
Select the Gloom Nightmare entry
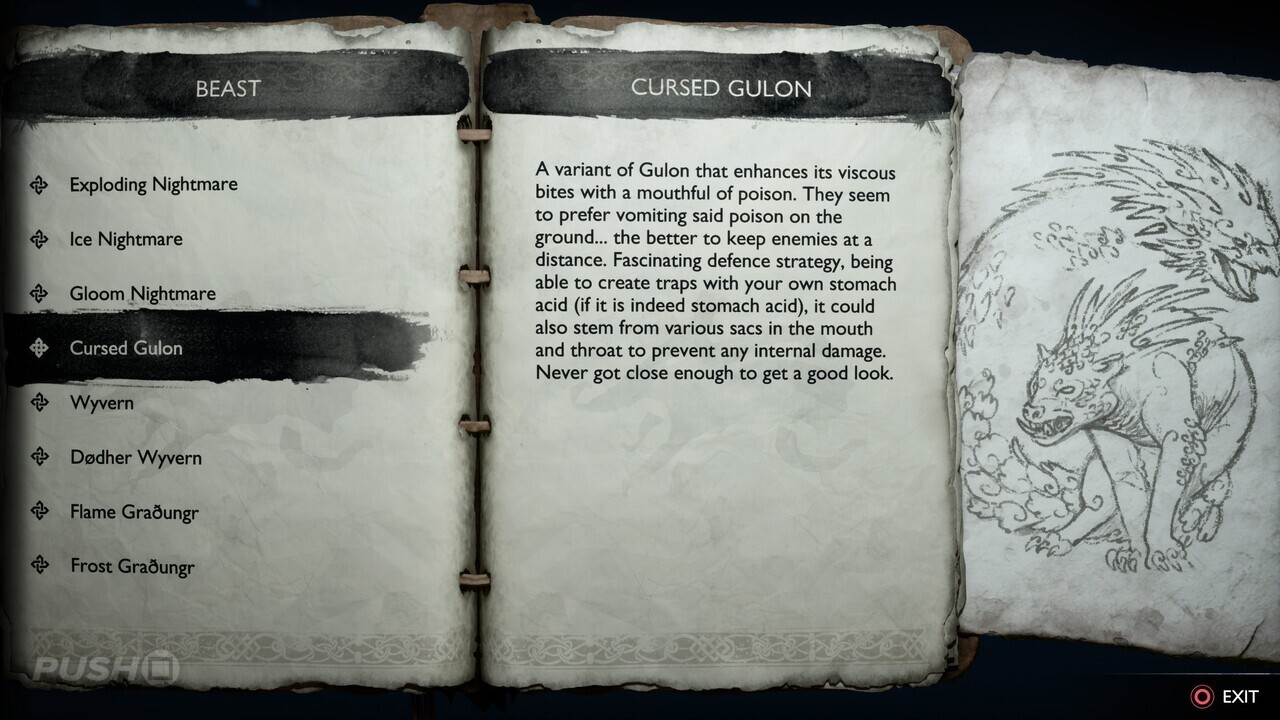[141, 294]
